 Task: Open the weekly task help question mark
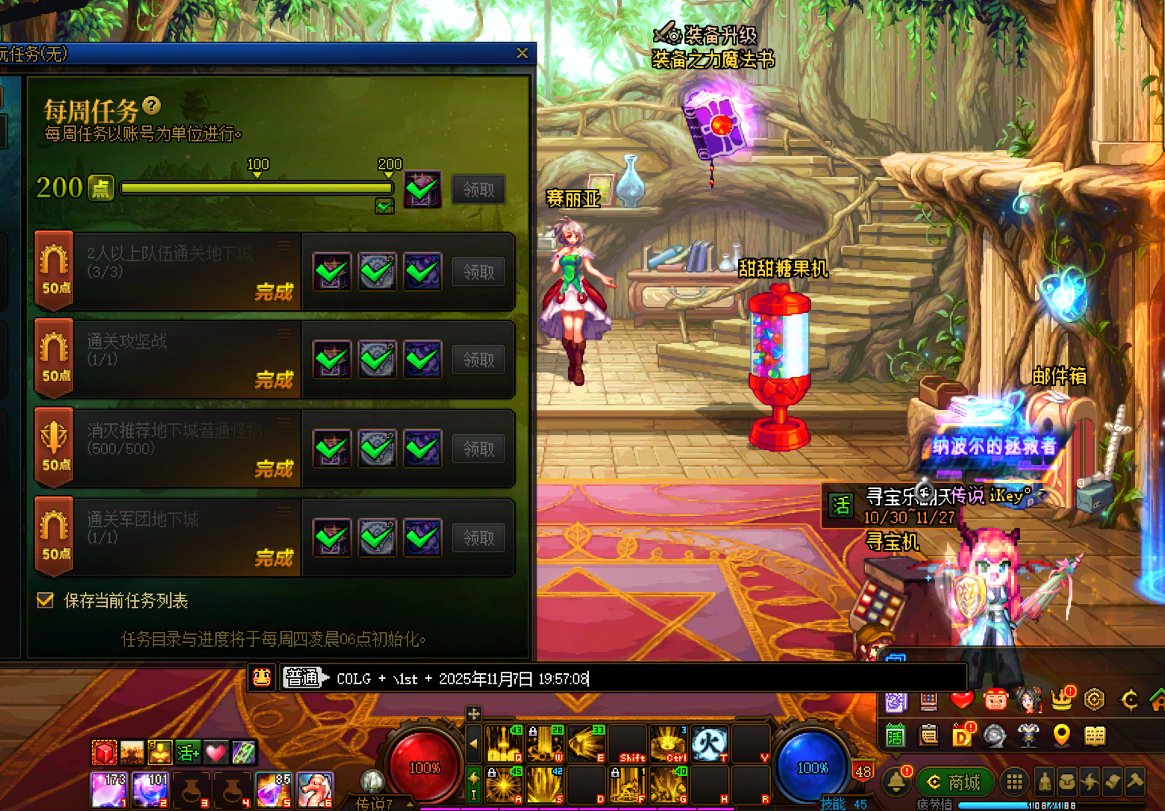point(151,105)
